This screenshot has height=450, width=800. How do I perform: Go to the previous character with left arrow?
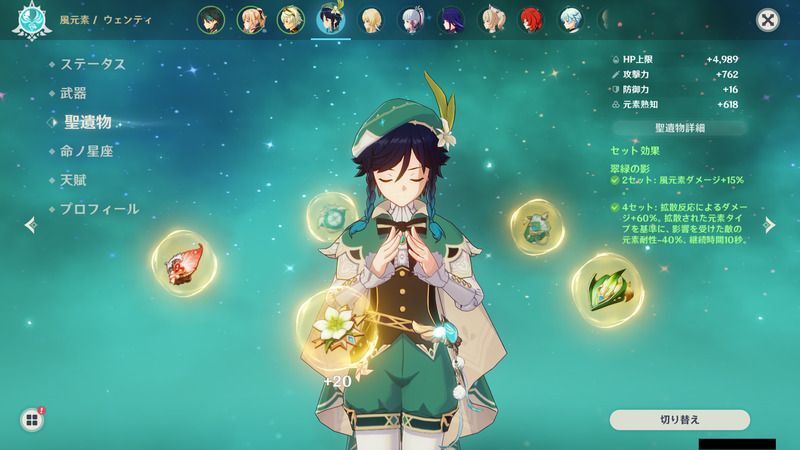click(30, 225)
